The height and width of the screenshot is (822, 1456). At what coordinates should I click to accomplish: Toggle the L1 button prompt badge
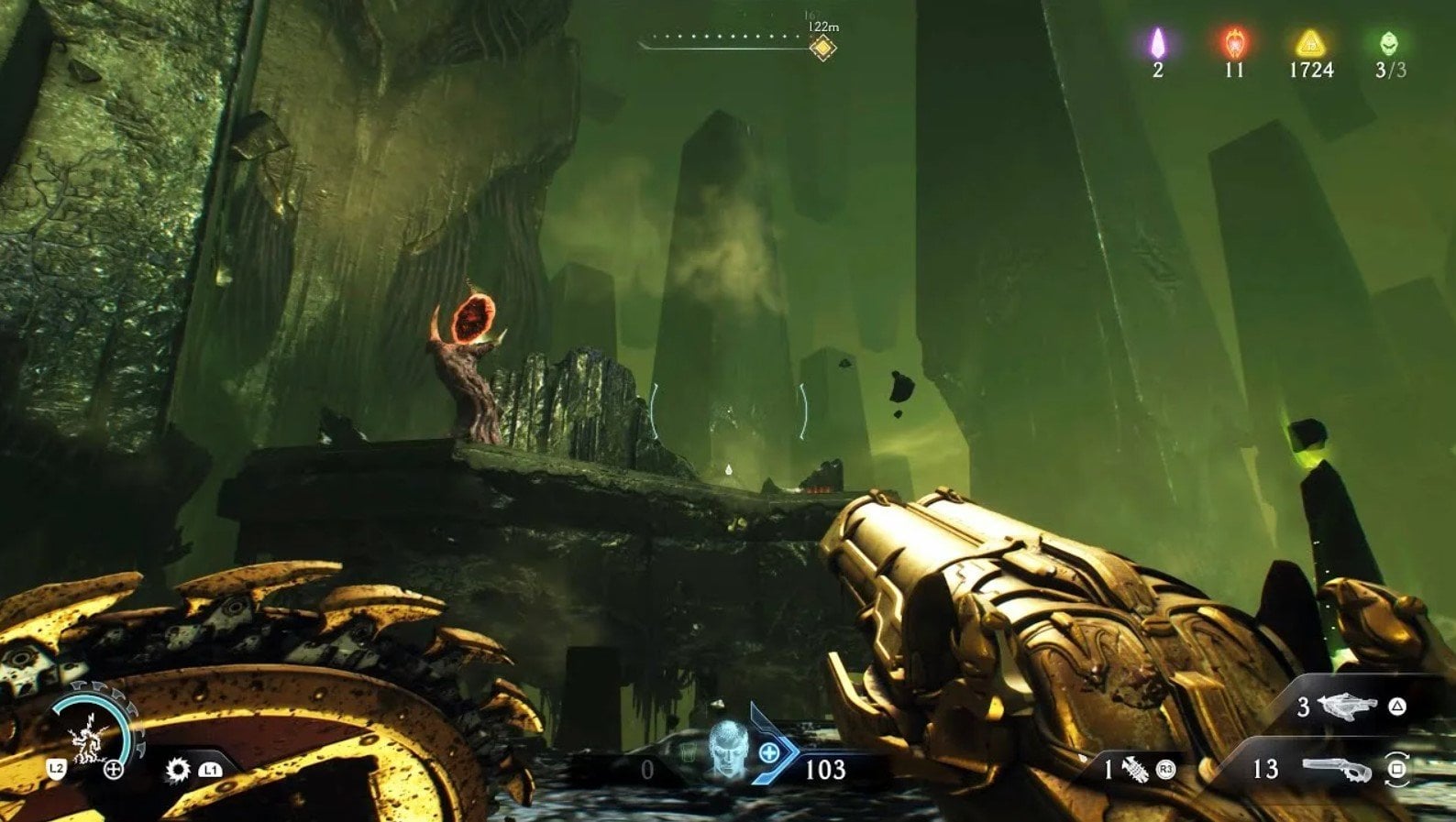[x=211, y=770]
